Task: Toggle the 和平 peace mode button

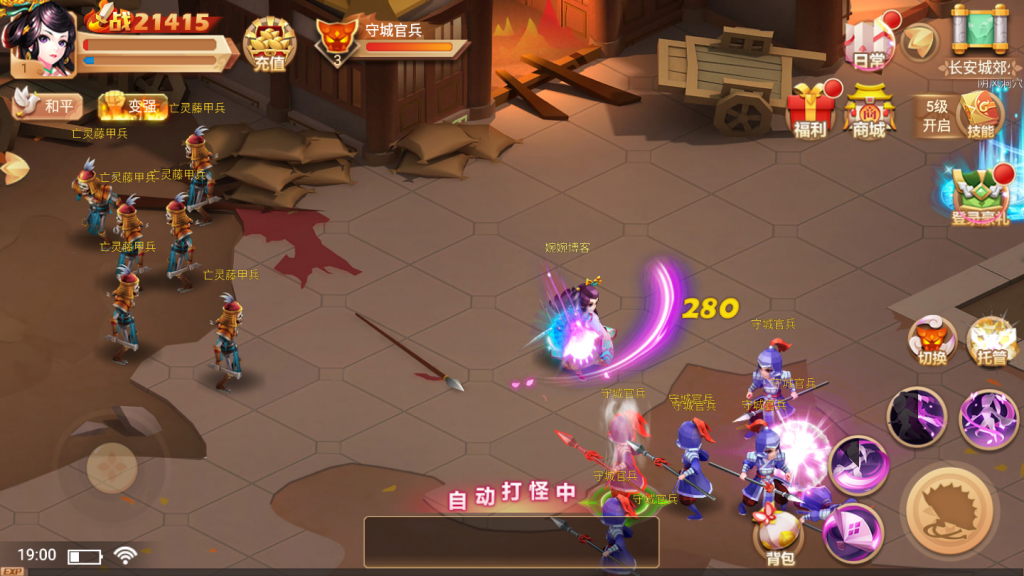Action: pos(46,105)
